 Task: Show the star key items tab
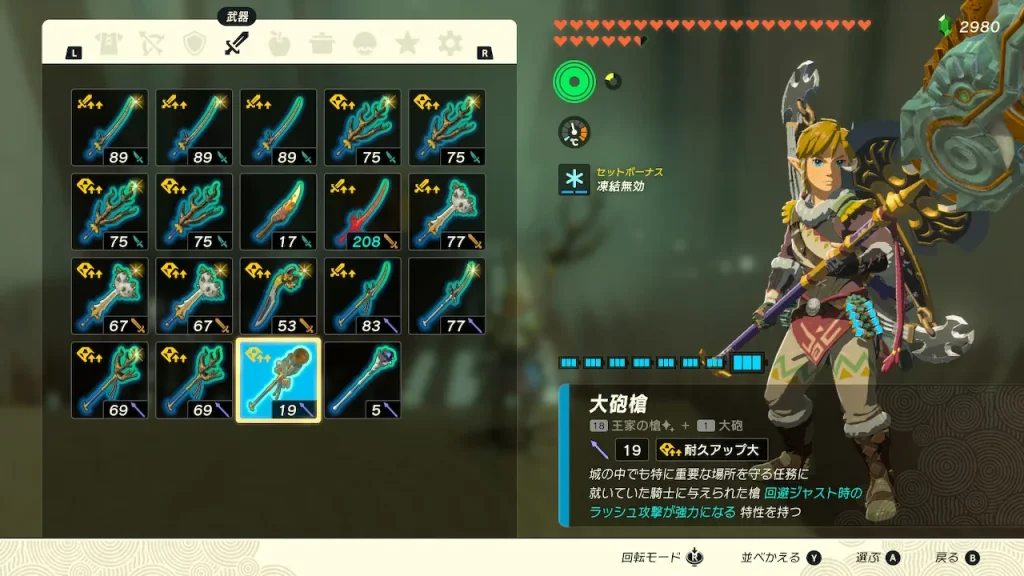coord(407,44)
